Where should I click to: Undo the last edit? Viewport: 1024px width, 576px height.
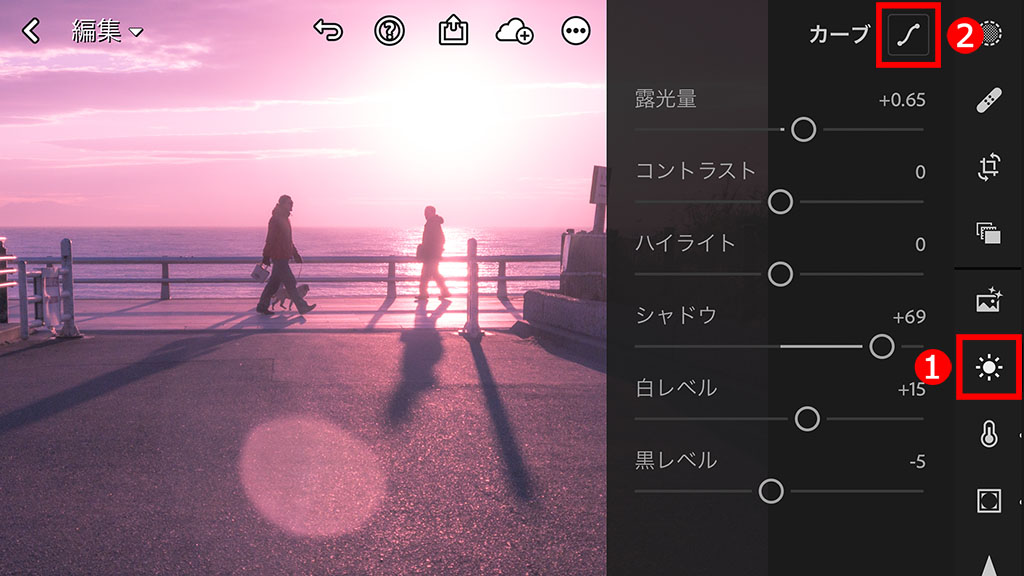click(x=328, y=31)
